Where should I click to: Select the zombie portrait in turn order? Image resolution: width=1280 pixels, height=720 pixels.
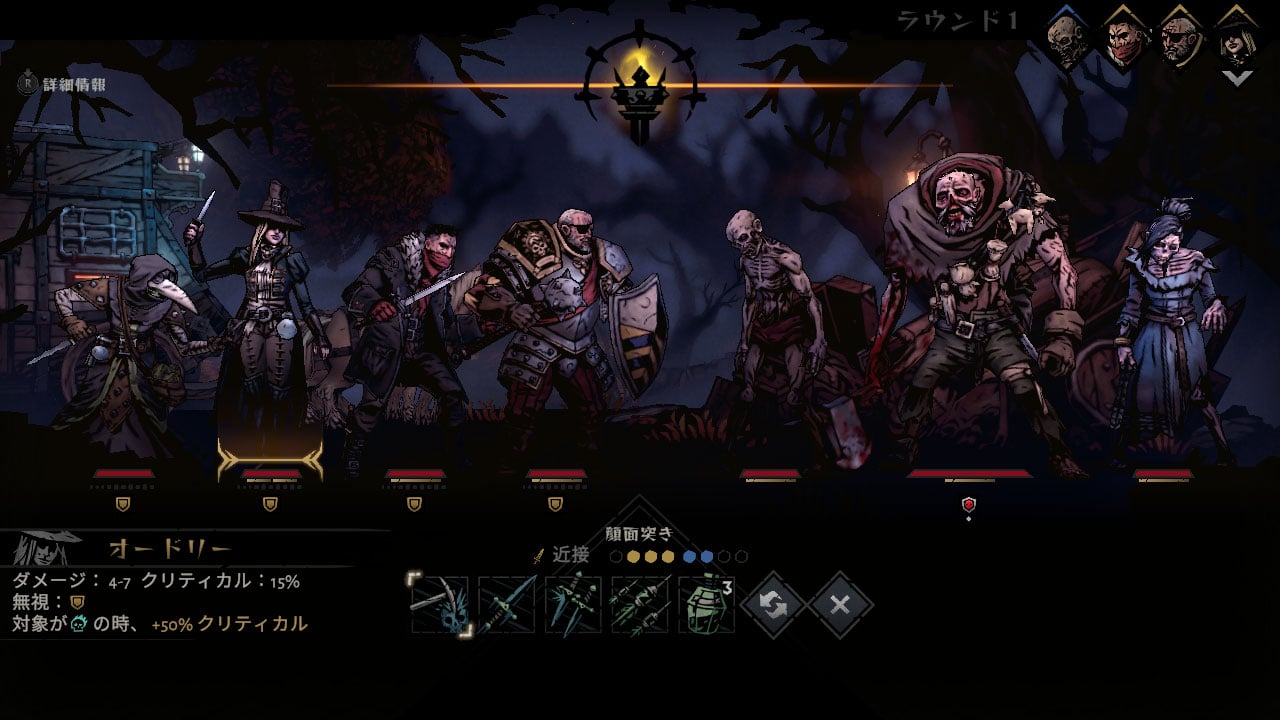(1067, 40)
